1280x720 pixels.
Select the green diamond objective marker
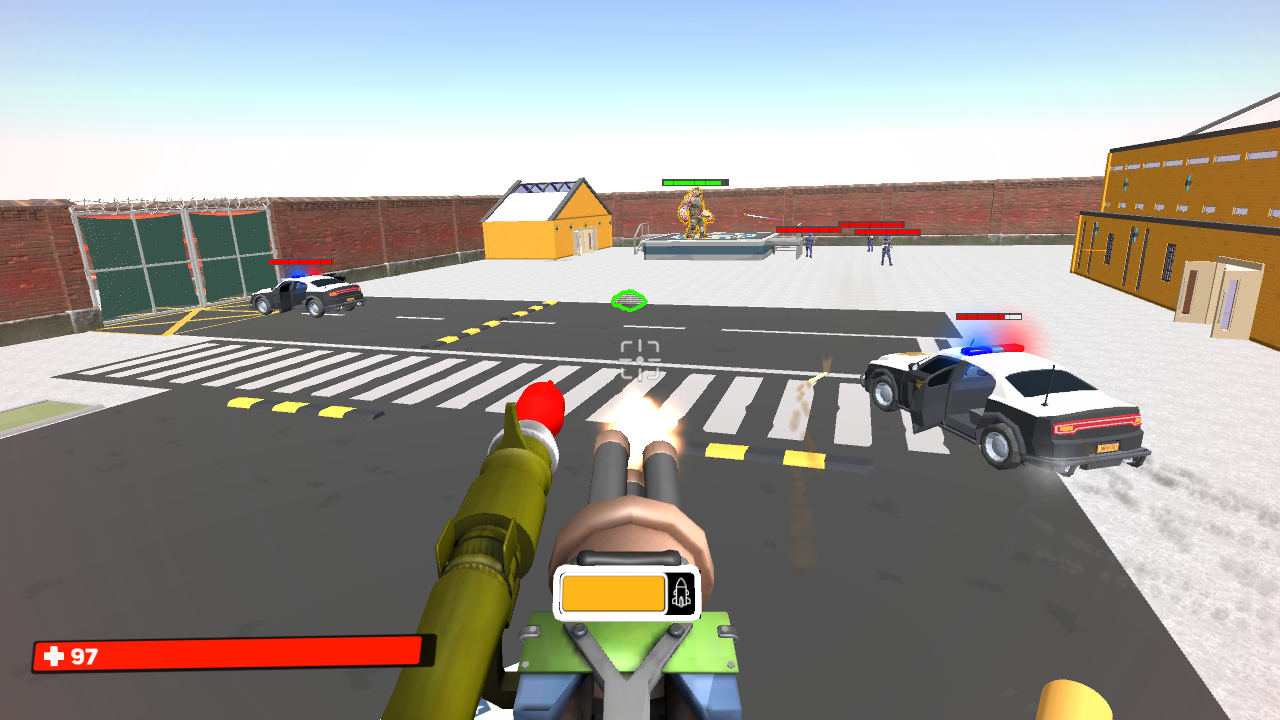[628, 298]
